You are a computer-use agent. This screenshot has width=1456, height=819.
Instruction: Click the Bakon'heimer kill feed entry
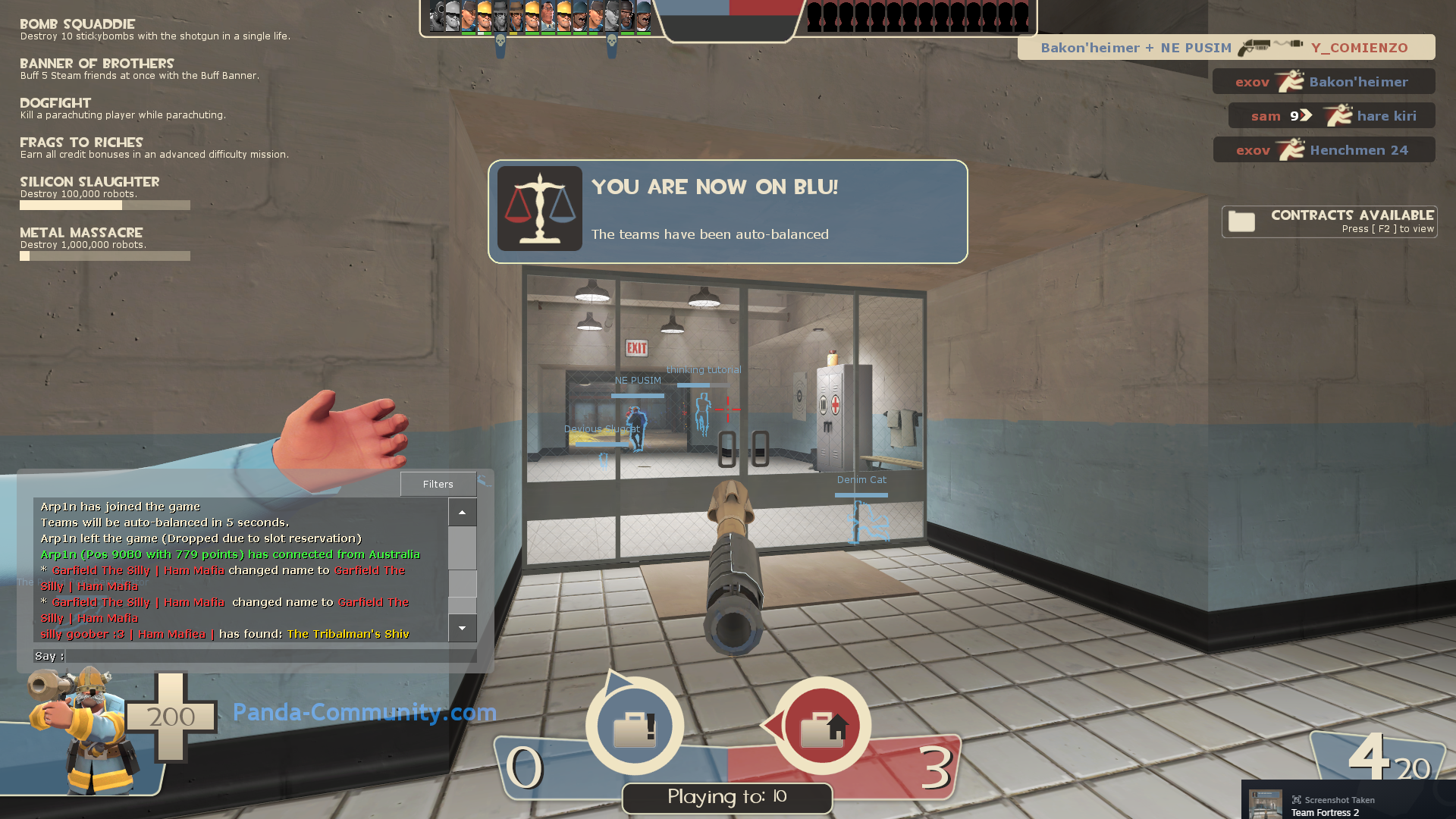tap(1225, 48)
